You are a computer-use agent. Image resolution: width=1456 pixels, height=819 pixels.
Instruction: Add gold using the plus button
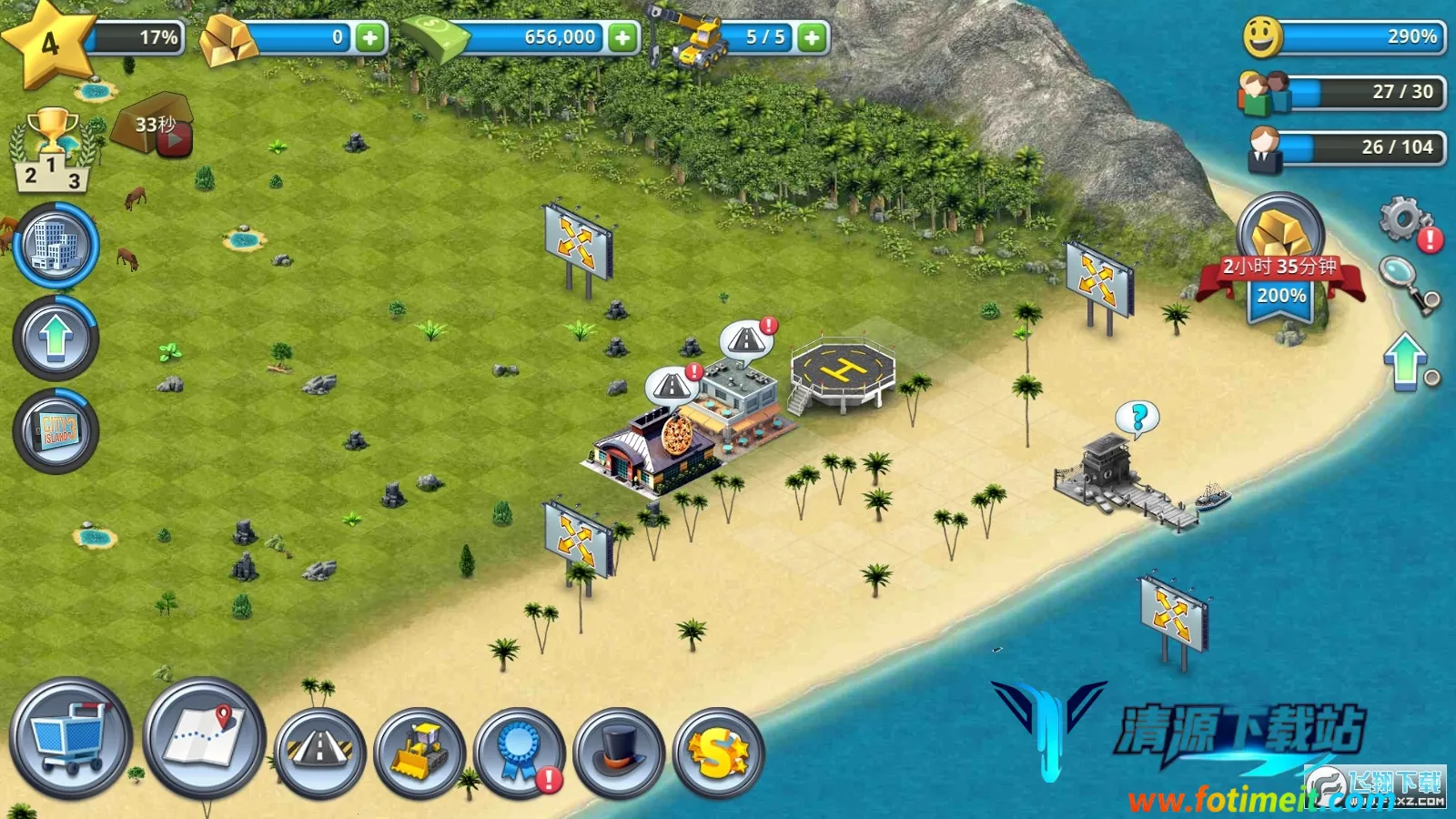[x=369, y=37]
